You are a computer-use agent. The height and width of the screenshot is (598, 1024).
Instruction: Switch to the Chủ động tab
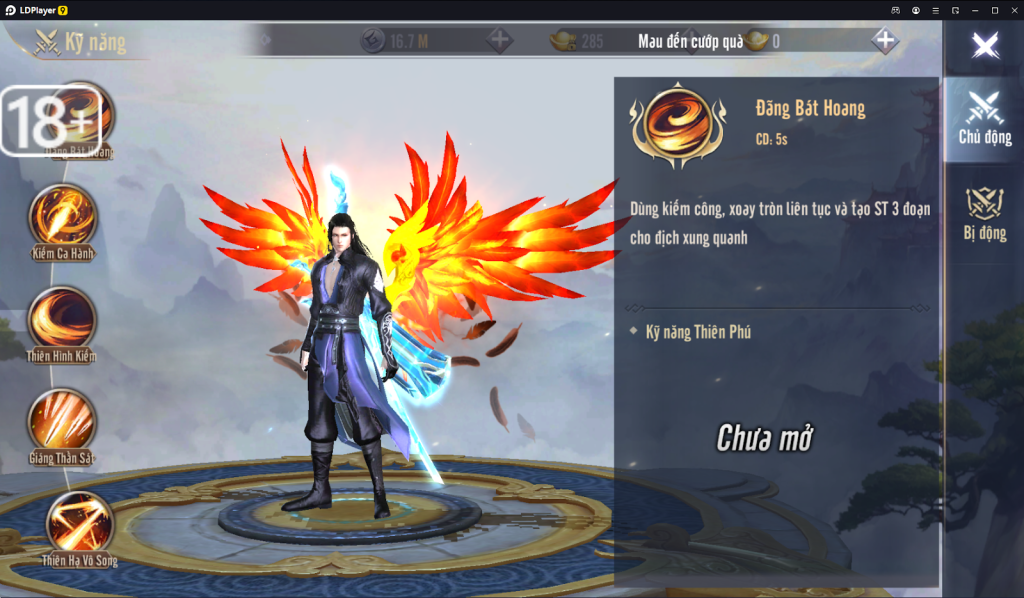coord(984,118)
